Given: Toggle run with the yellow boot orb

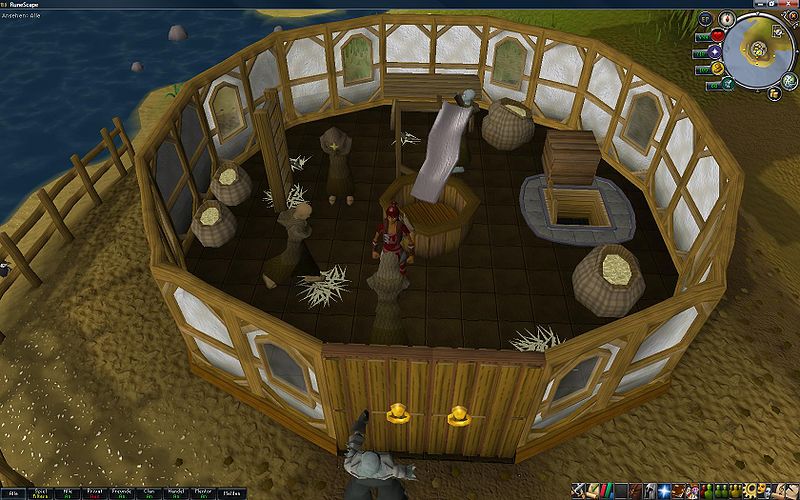Looking at the screenshot, I should 717,69.
